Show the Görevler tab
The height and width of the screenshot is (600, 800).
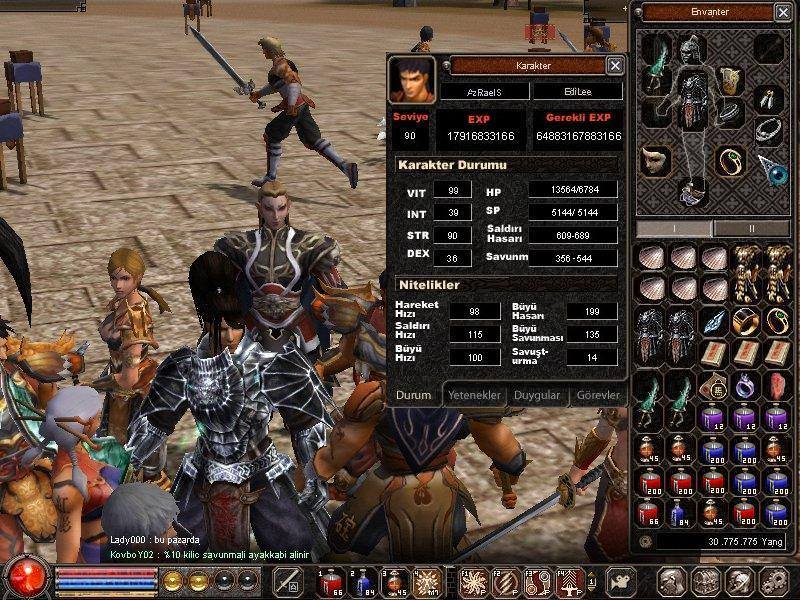(x=597, y=395)
